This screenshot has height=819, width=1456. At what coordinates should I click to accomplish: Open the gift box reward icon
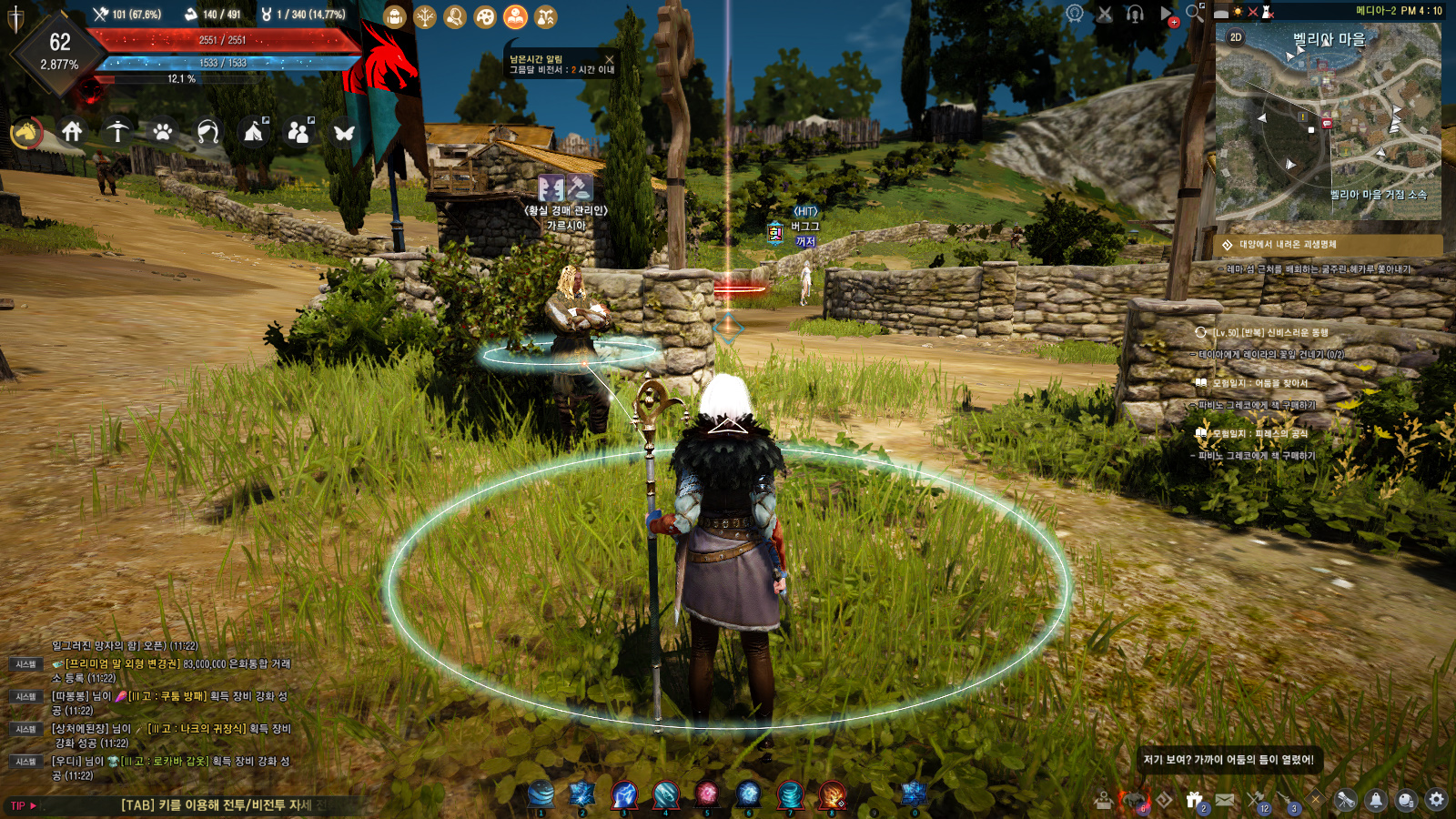click(1195, 800)
